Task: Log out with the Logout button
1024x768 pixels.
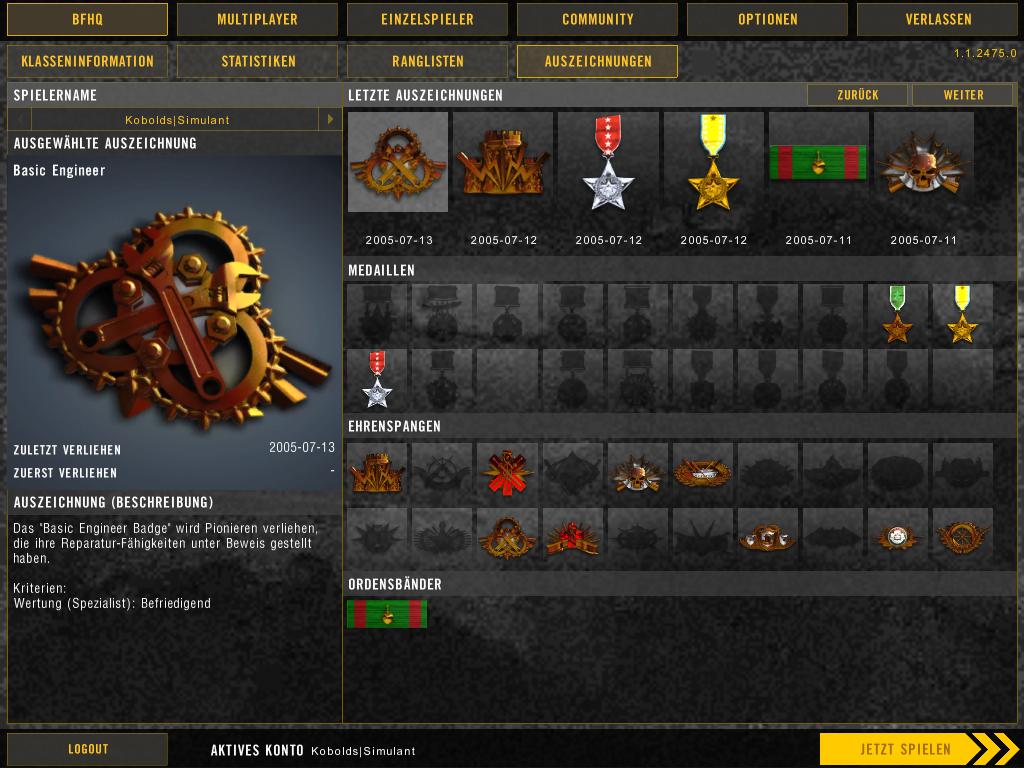Action: pyautogui.click(x=87, y=749)
